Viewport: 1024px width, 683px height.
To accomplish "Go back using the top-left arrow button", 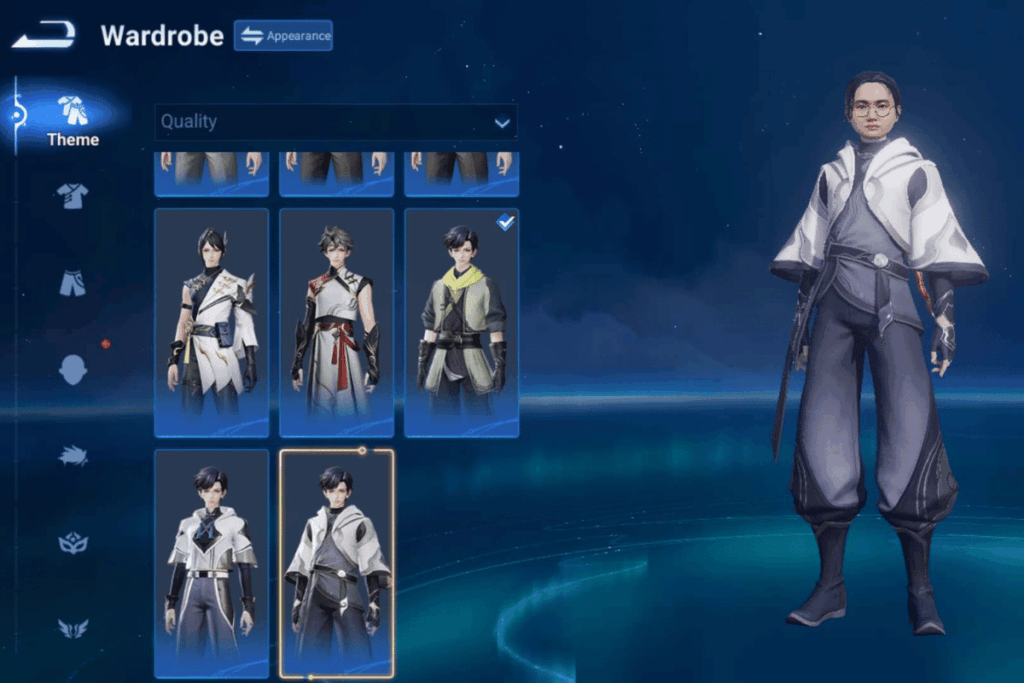I will [x=44, y=35].
